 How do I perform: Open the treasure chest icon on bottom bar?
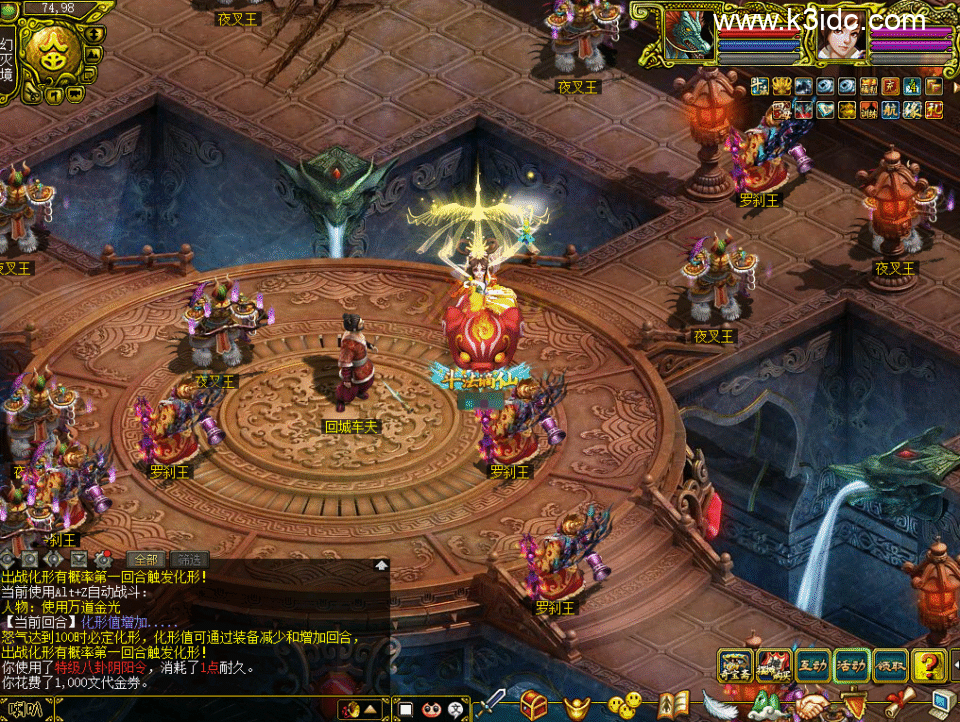pos(535,704)
